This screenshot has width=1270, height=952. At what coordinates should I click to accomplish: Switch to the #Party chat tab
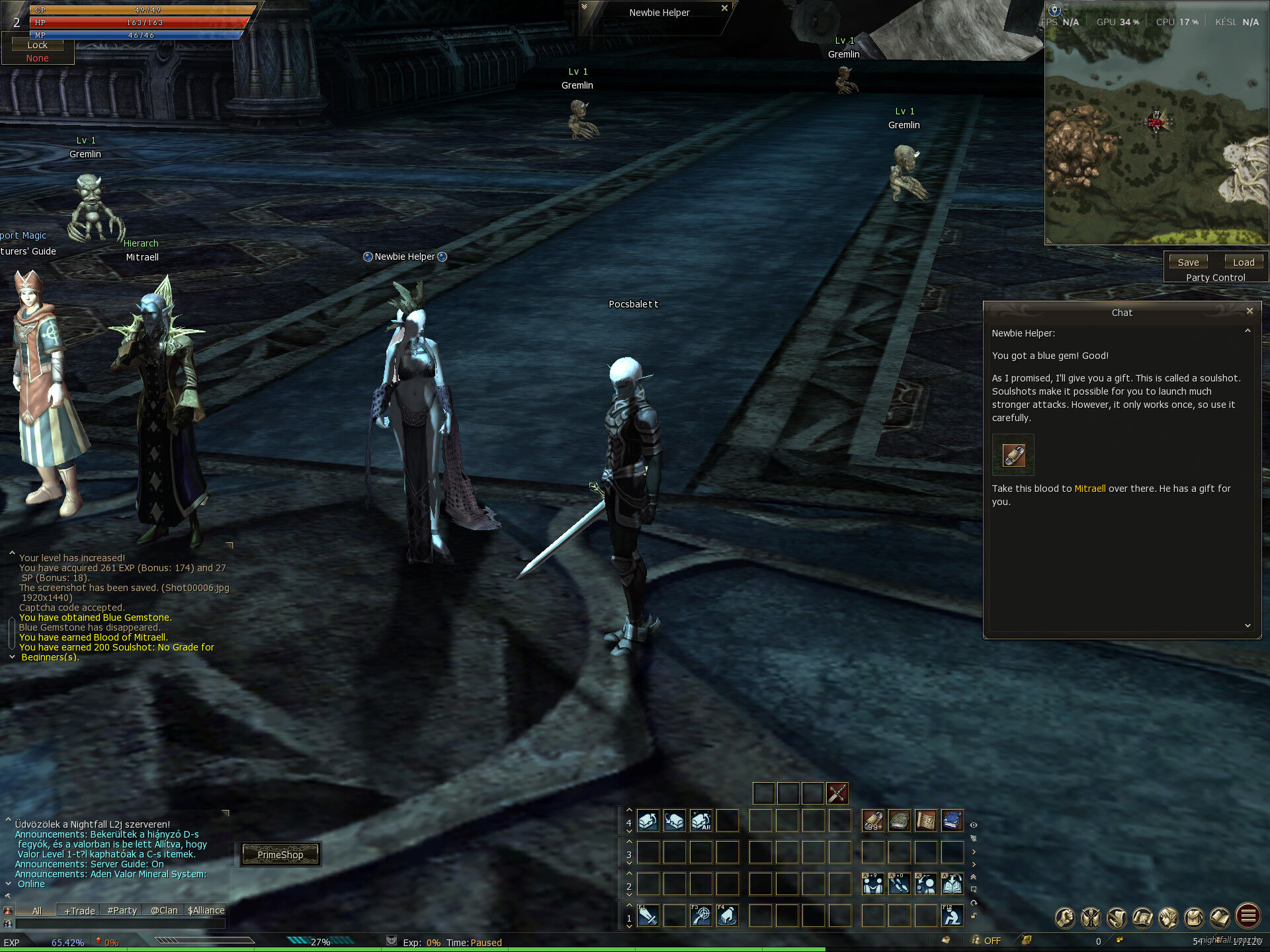(x=122, y=910)
